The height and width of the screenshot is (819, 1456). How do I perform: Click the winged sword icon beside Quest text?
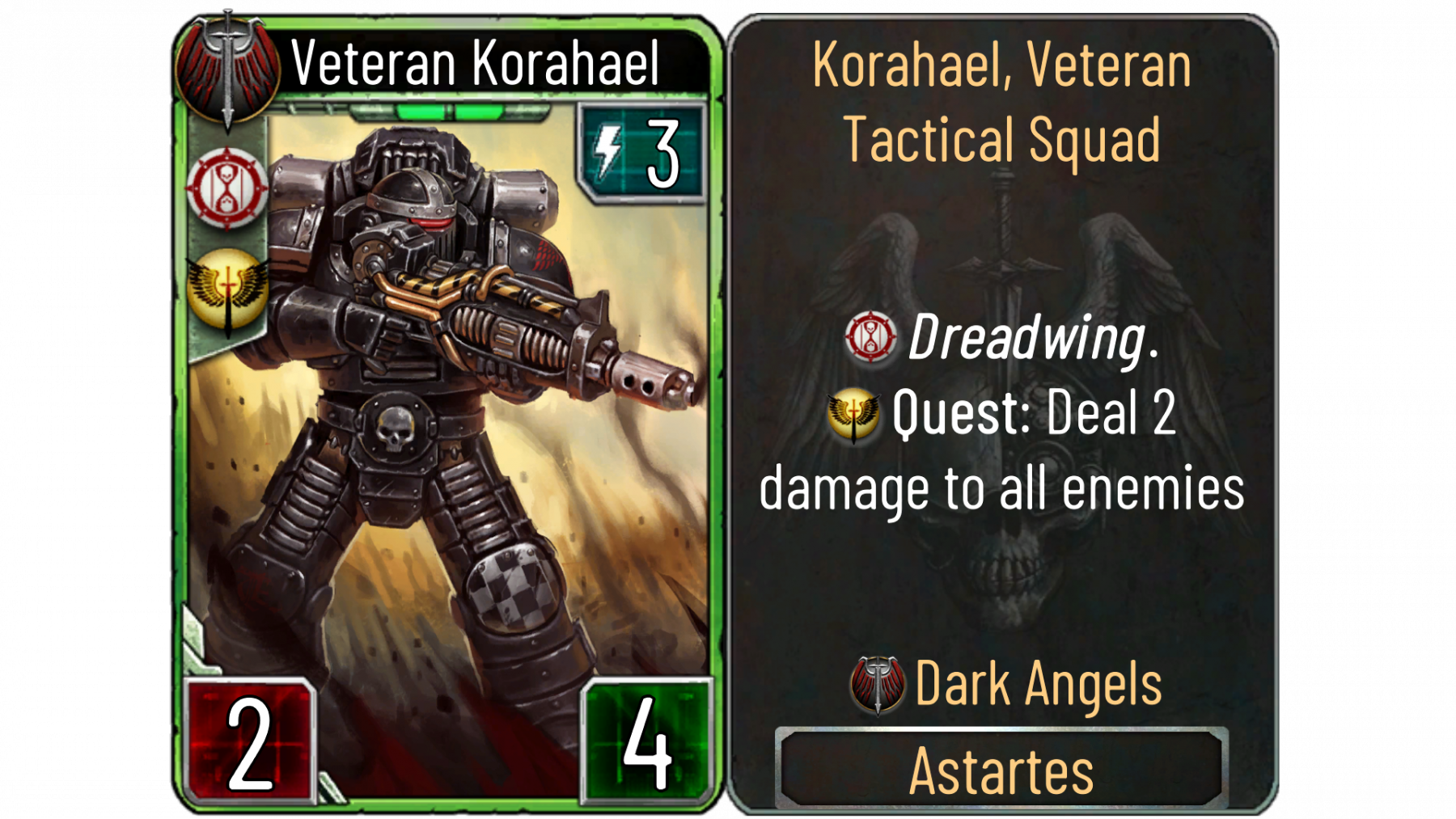[853, 414]
